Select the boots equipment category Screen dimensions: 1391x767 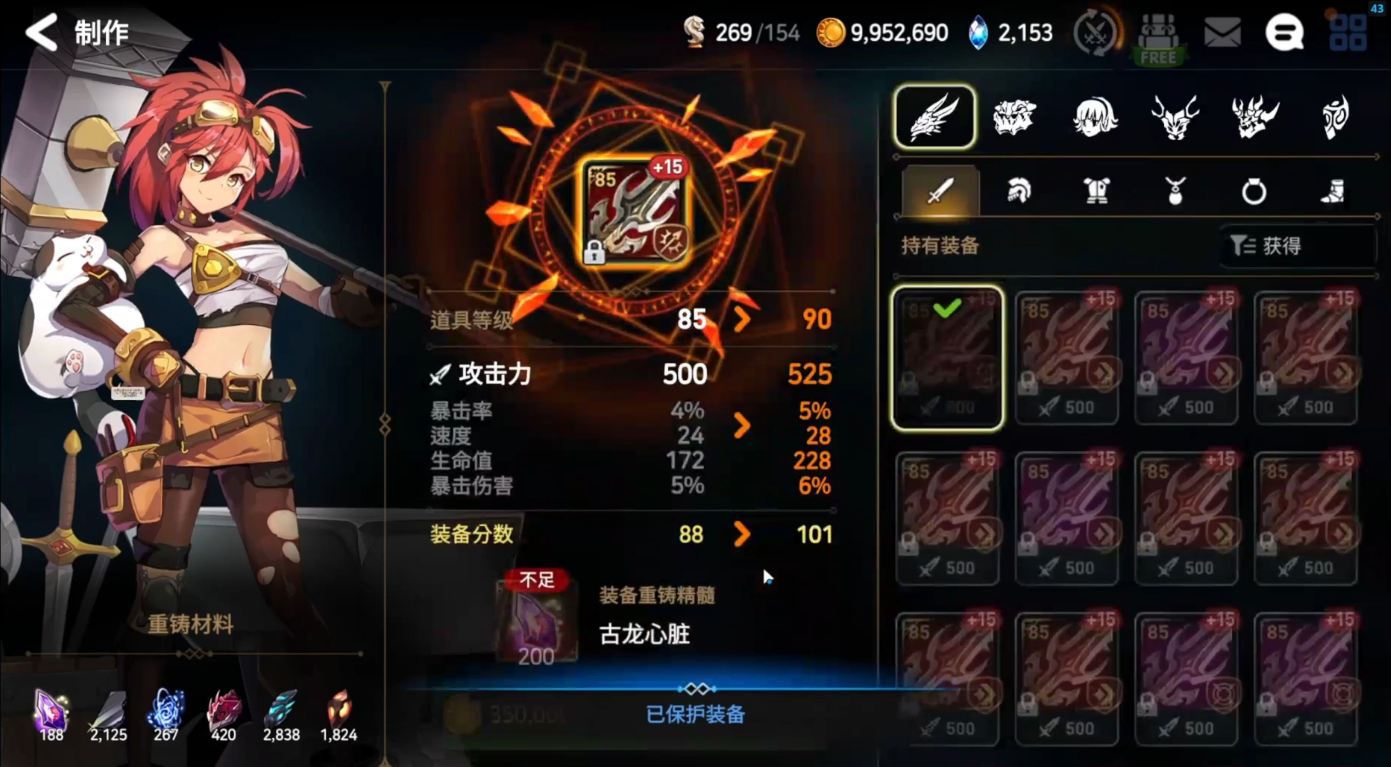(1332, 191)
